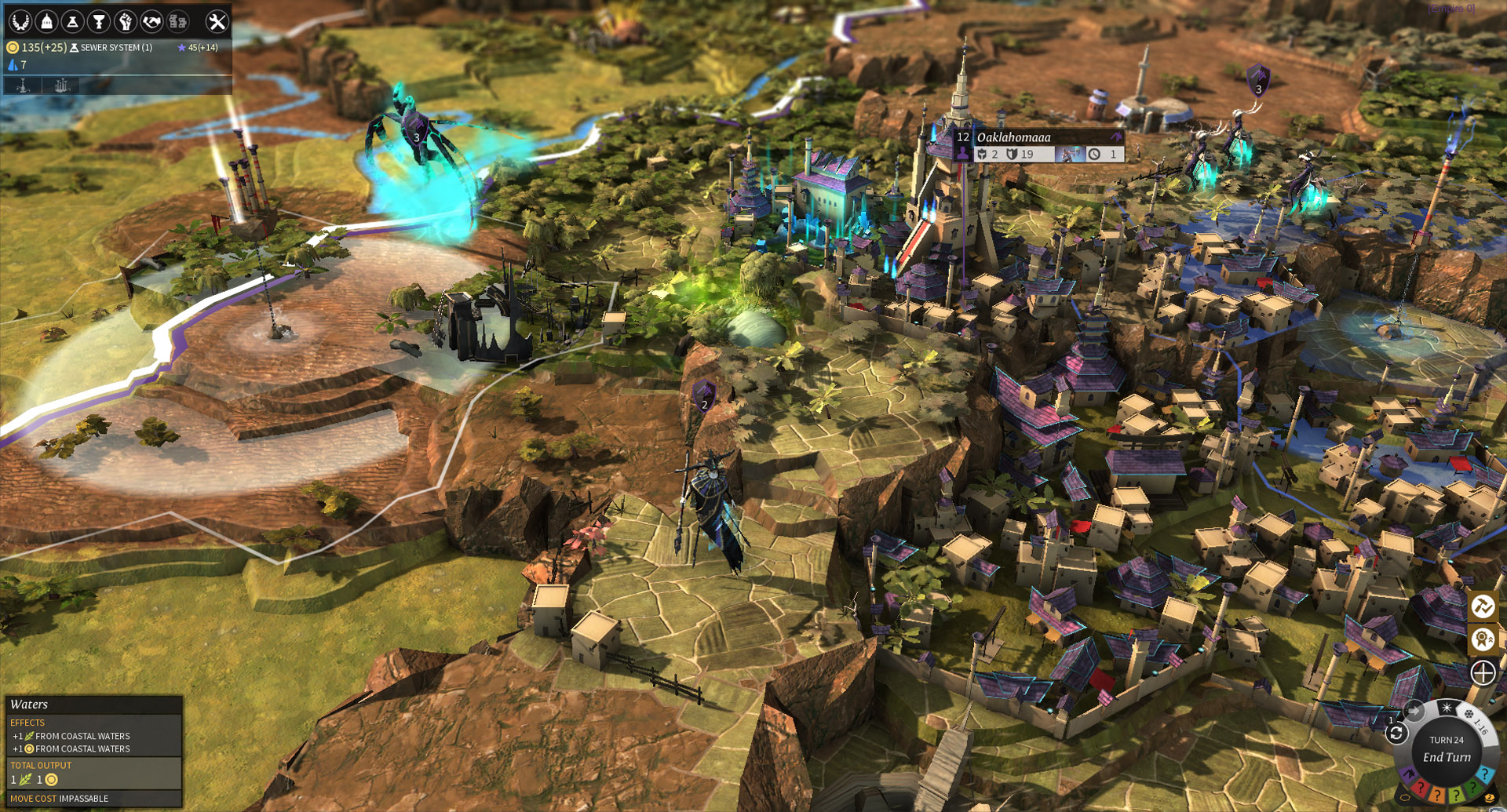Select the army with banner number 2
The width and height of the screenshot is (1507, 812).
pos(704,396)
